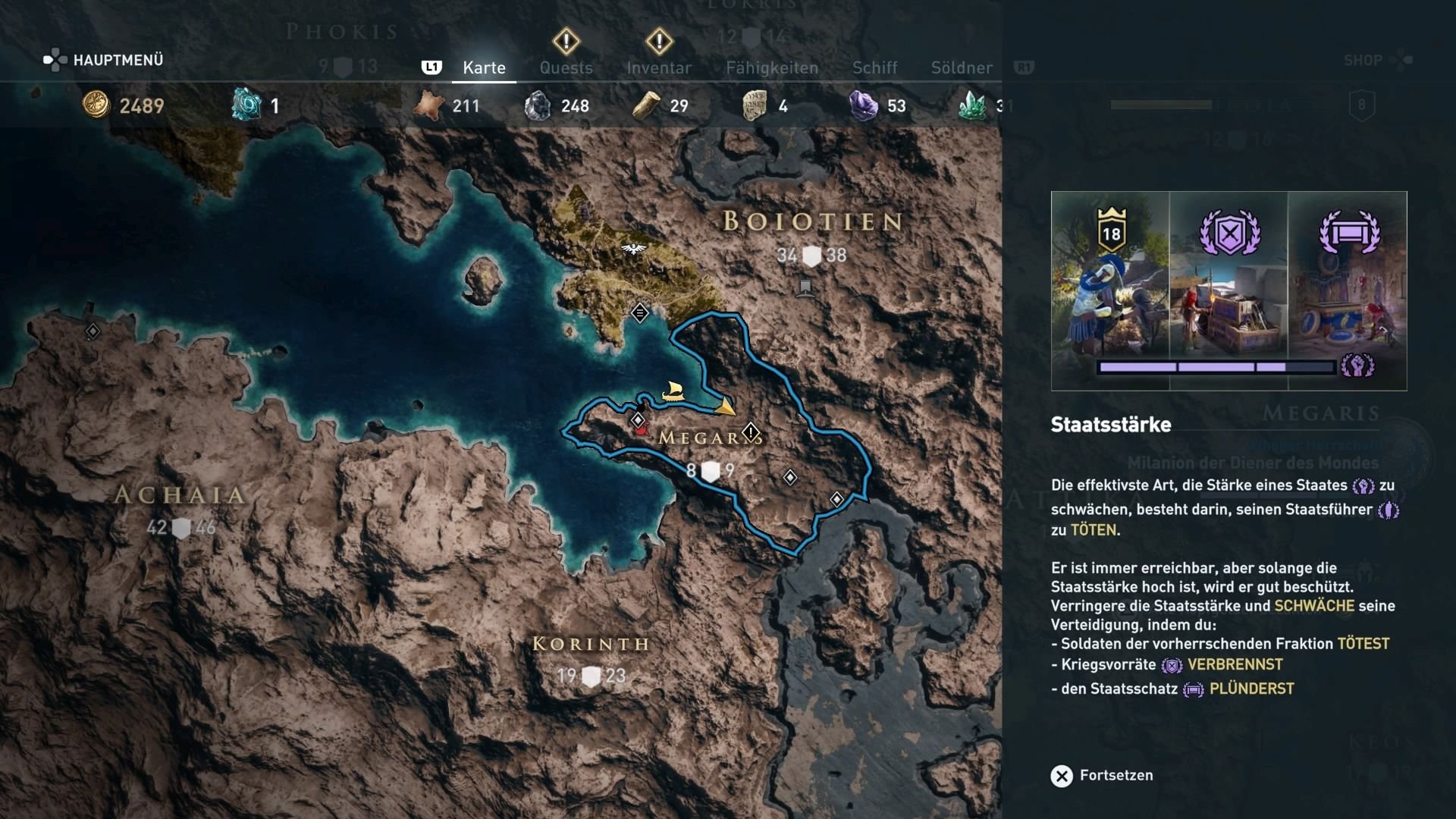
Task: Click the Staatsstärke progress bar
Action: 1216,368
